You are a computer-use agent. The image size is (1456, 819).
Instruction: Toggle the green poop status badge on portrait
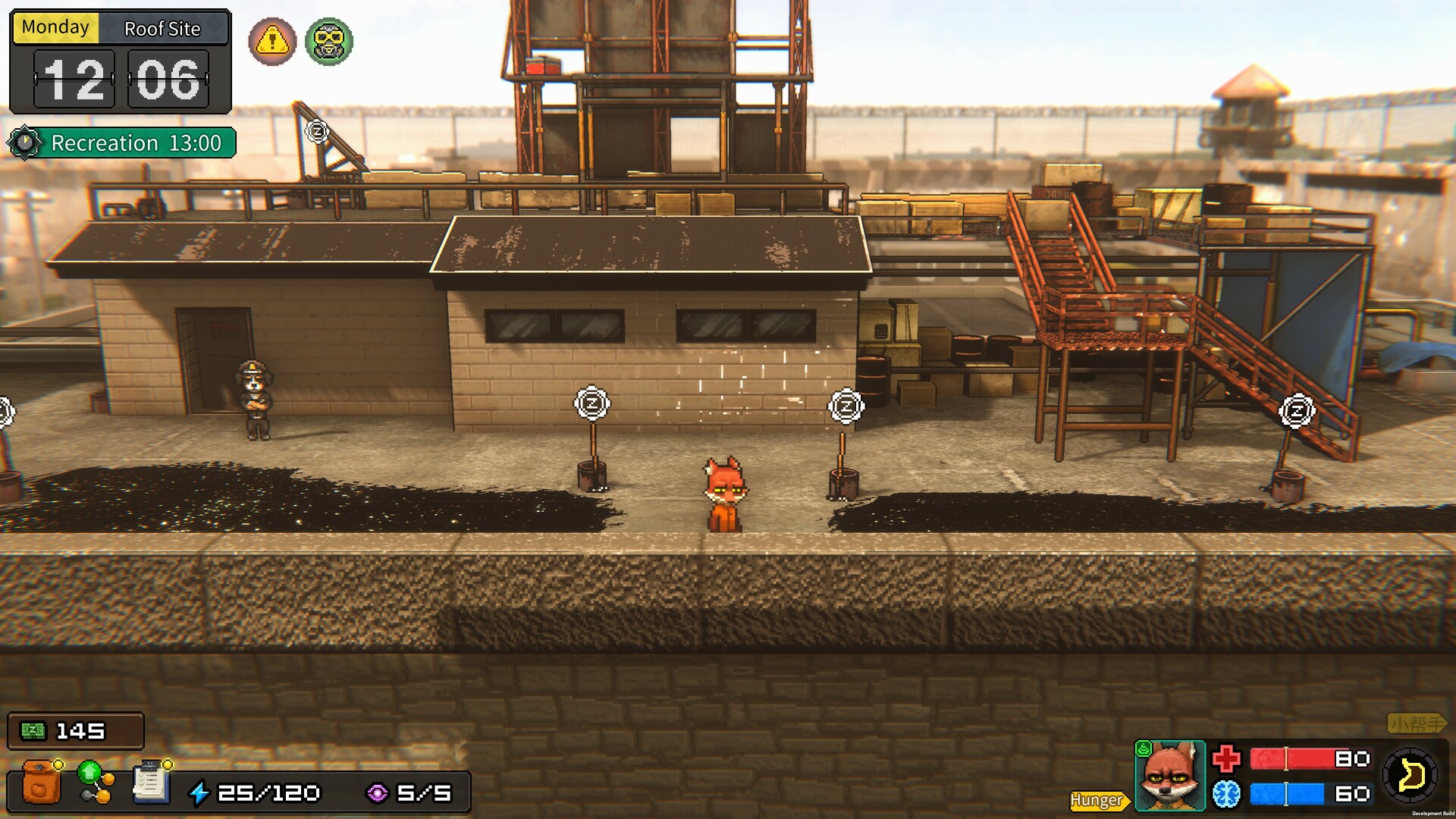pos(1144,750)
